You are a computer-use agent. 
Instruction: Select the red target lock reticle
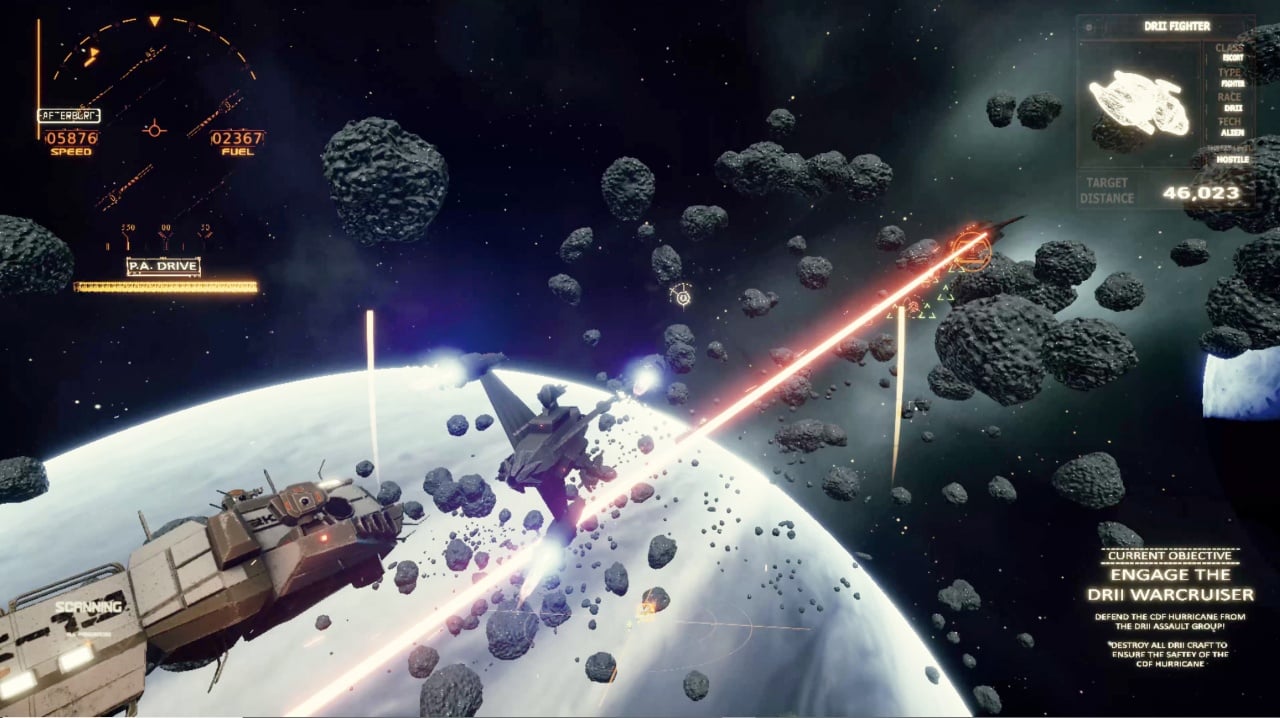tap(968, 250)
